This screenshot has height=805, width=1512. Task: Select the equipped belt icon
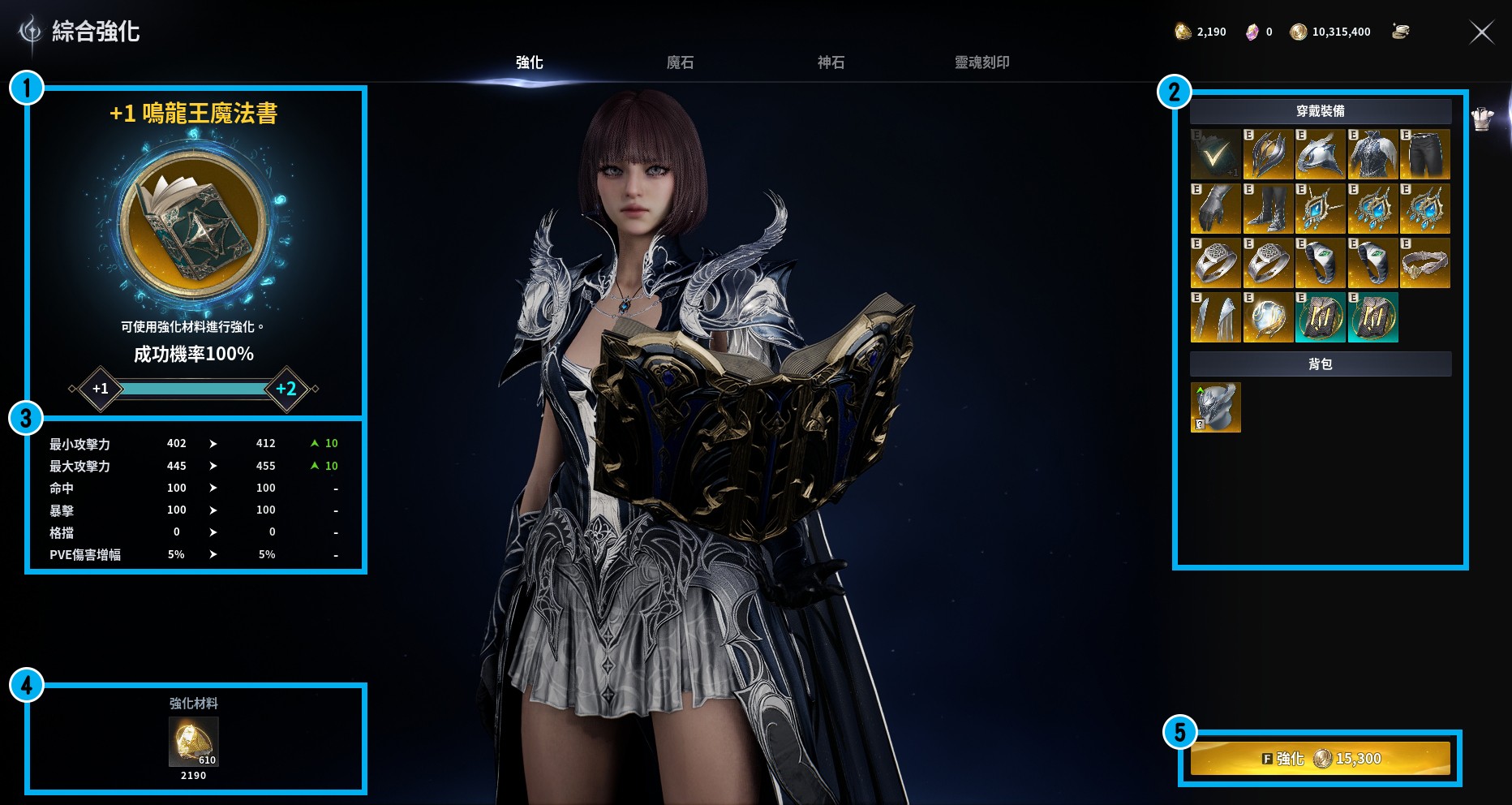[x=1426, y=263]
